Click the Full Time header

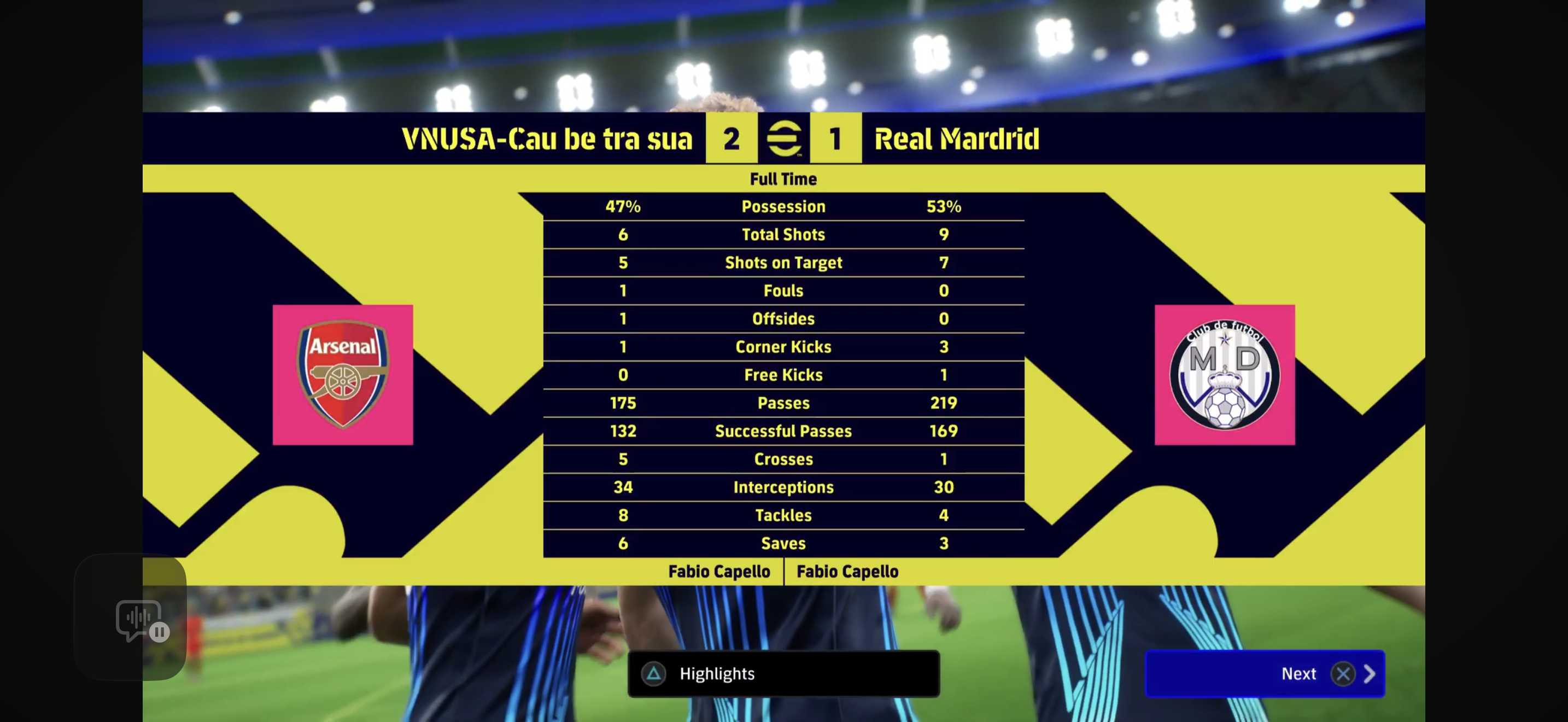[x=784, y=178]
